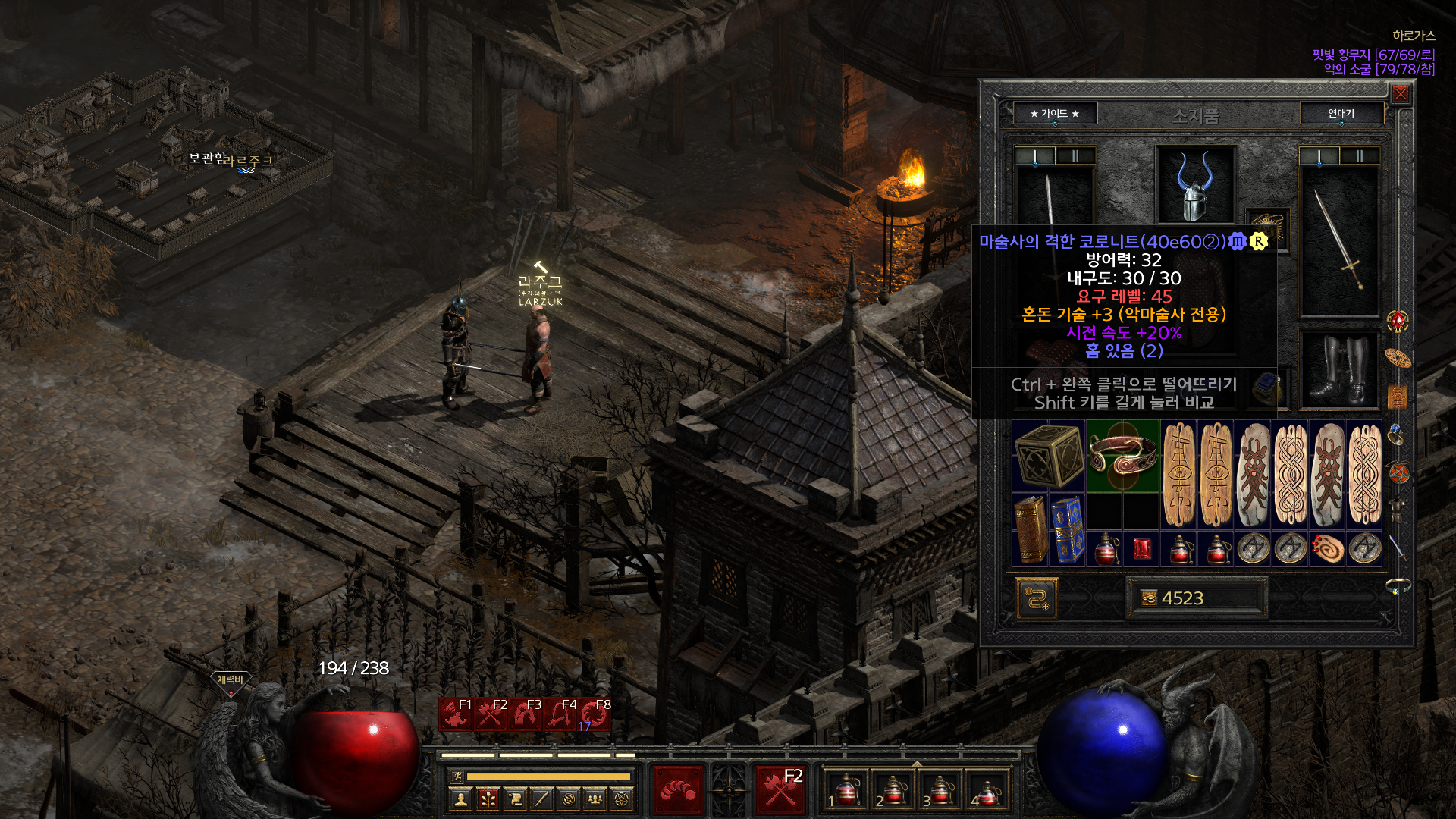Pick up the Horadric Cube
The height and width of the screenshot is (819, 1456).
(1049, 455)
